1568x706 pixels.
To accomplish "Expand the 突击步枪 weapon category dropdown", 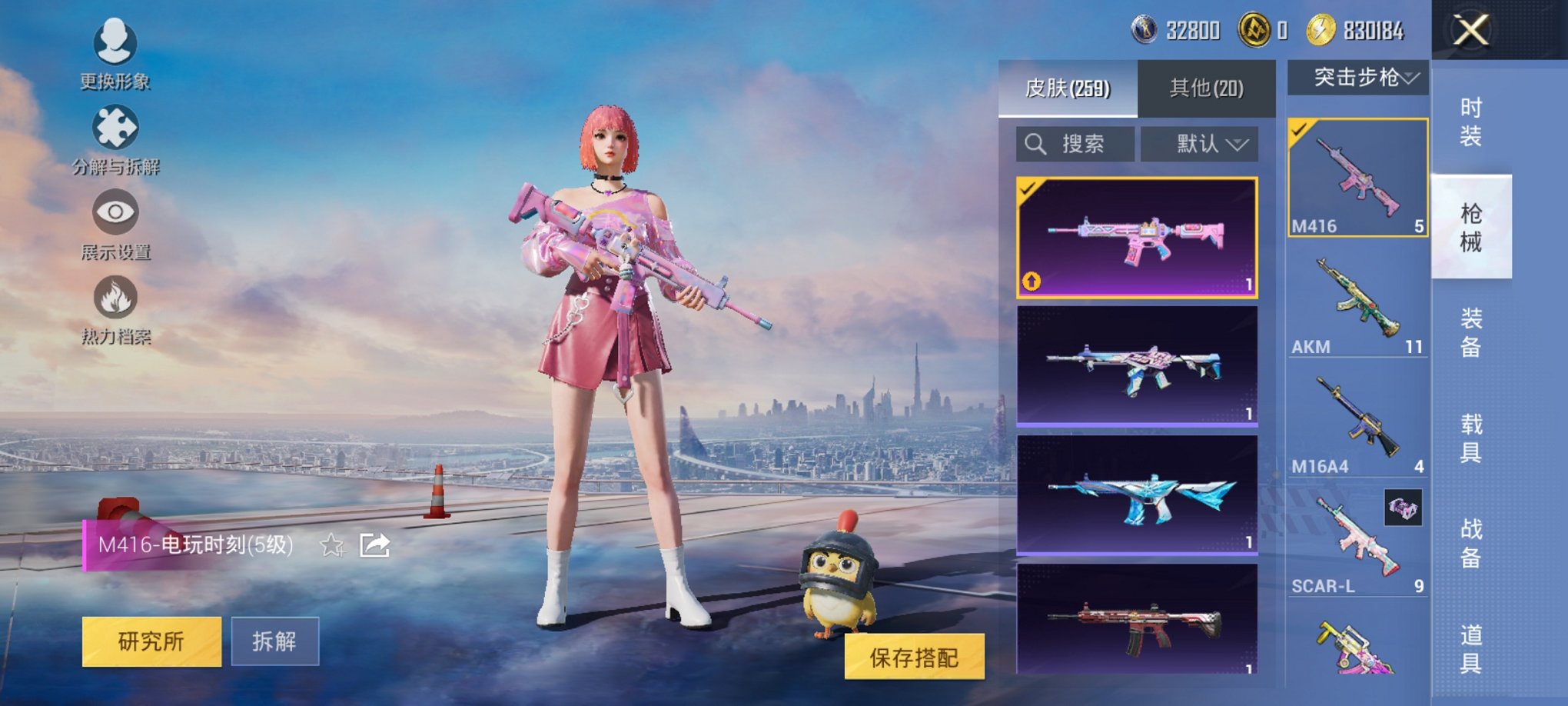I will tap(1360, 77).
